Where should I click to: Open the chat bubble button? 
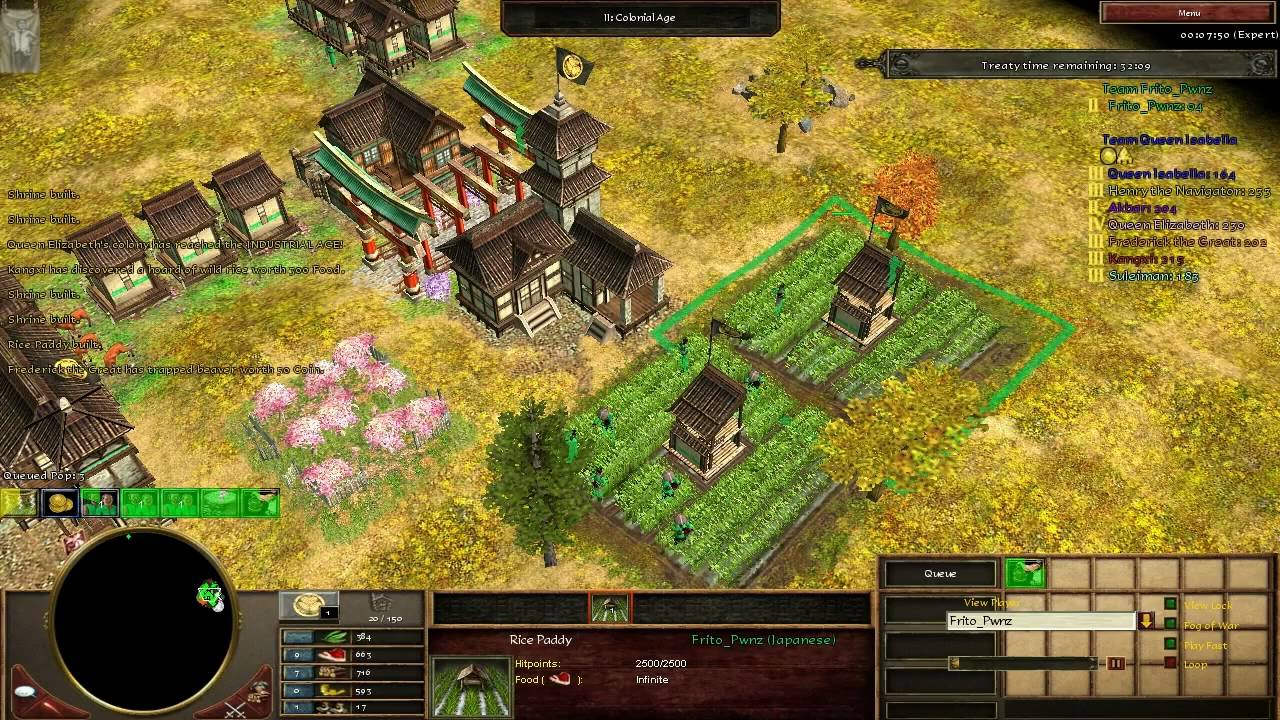25,692
